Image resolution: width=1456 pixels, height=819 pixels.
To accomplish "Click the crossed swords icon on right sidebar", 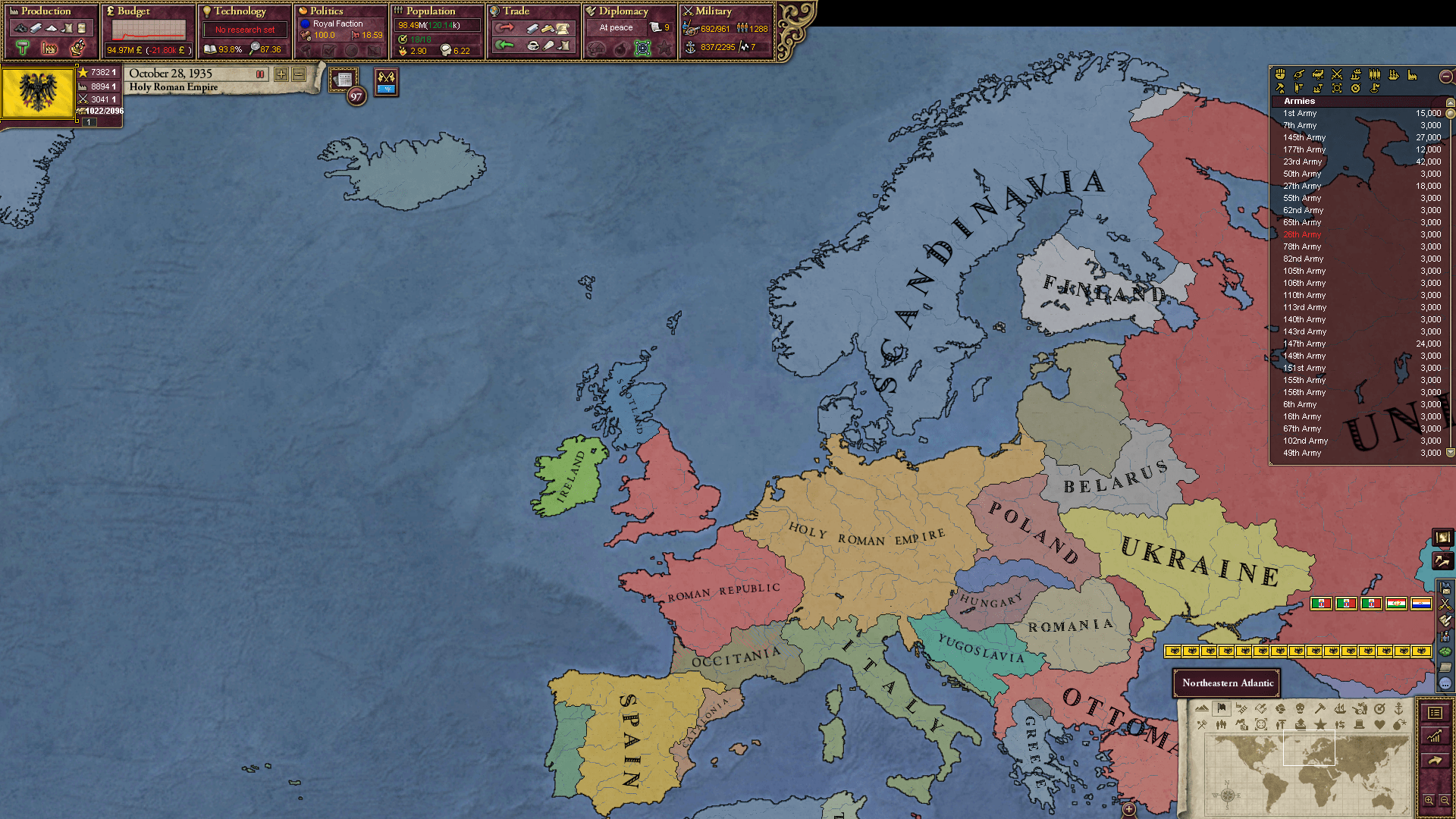I will [1445, 604].
